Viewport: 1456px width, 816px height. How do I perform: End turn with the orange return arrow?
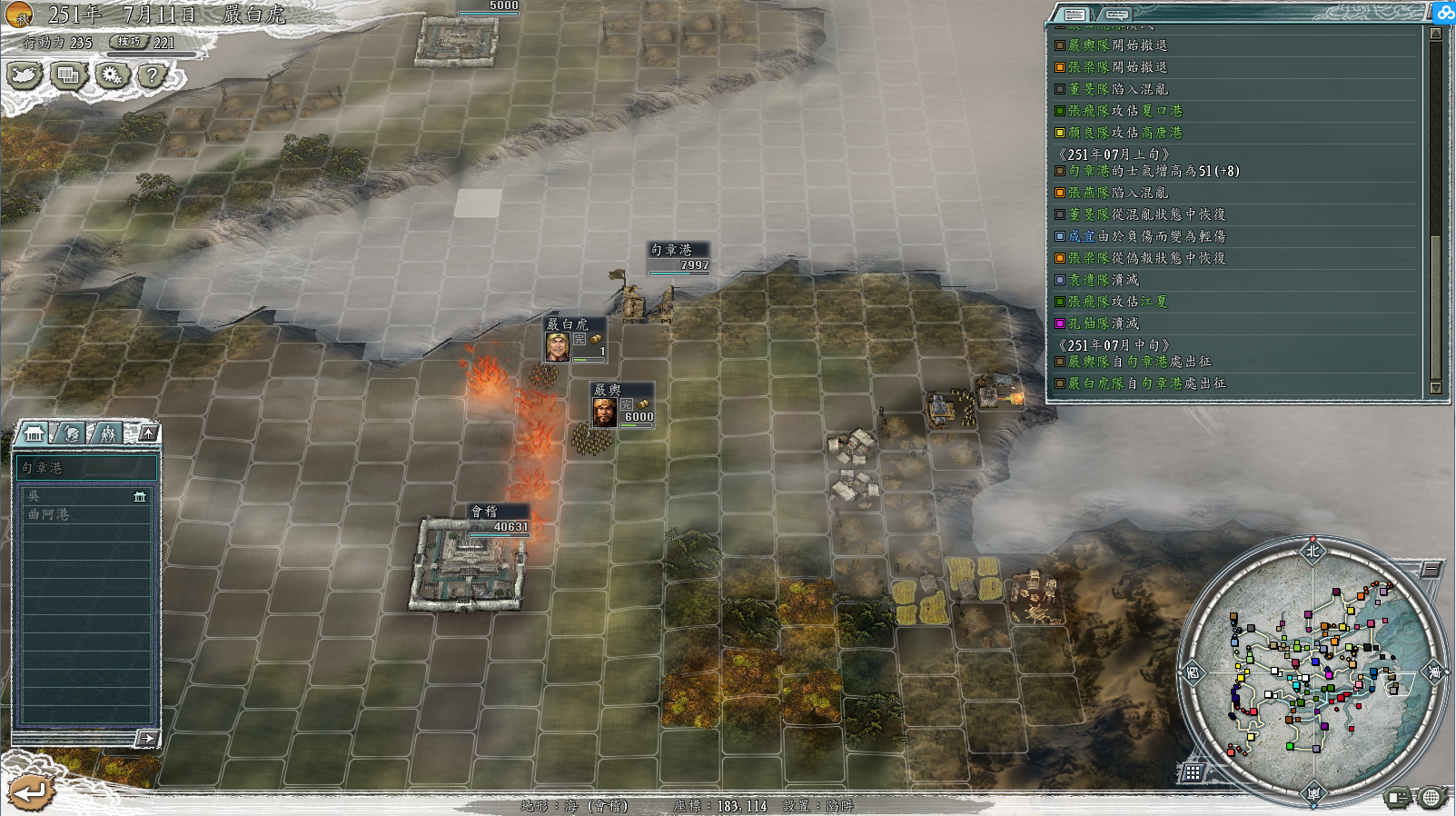tap(30, 791)
